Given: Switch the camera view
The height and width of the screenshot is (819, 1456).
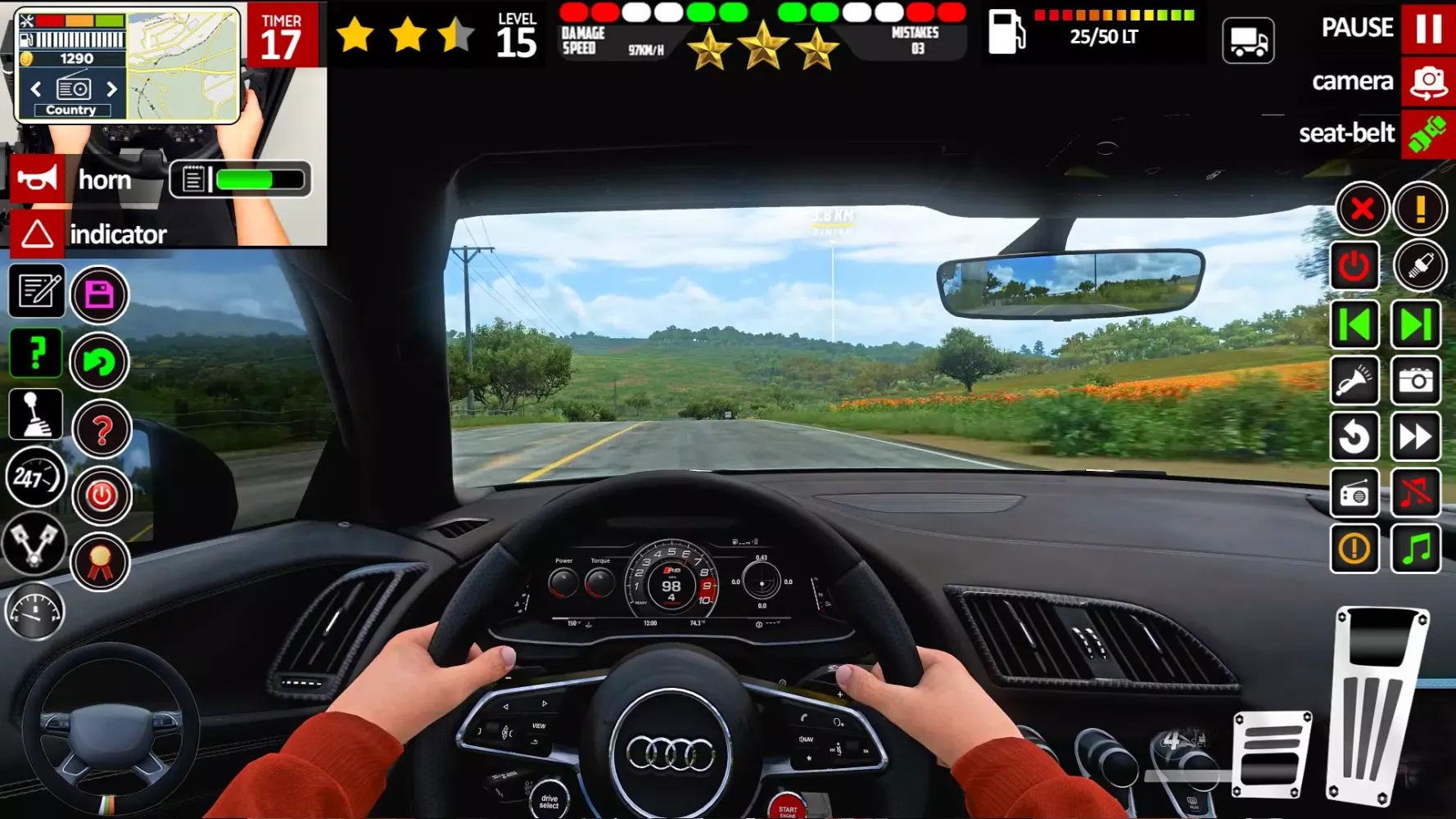Looking at the screenshot, I should (x=1428, y=82).
